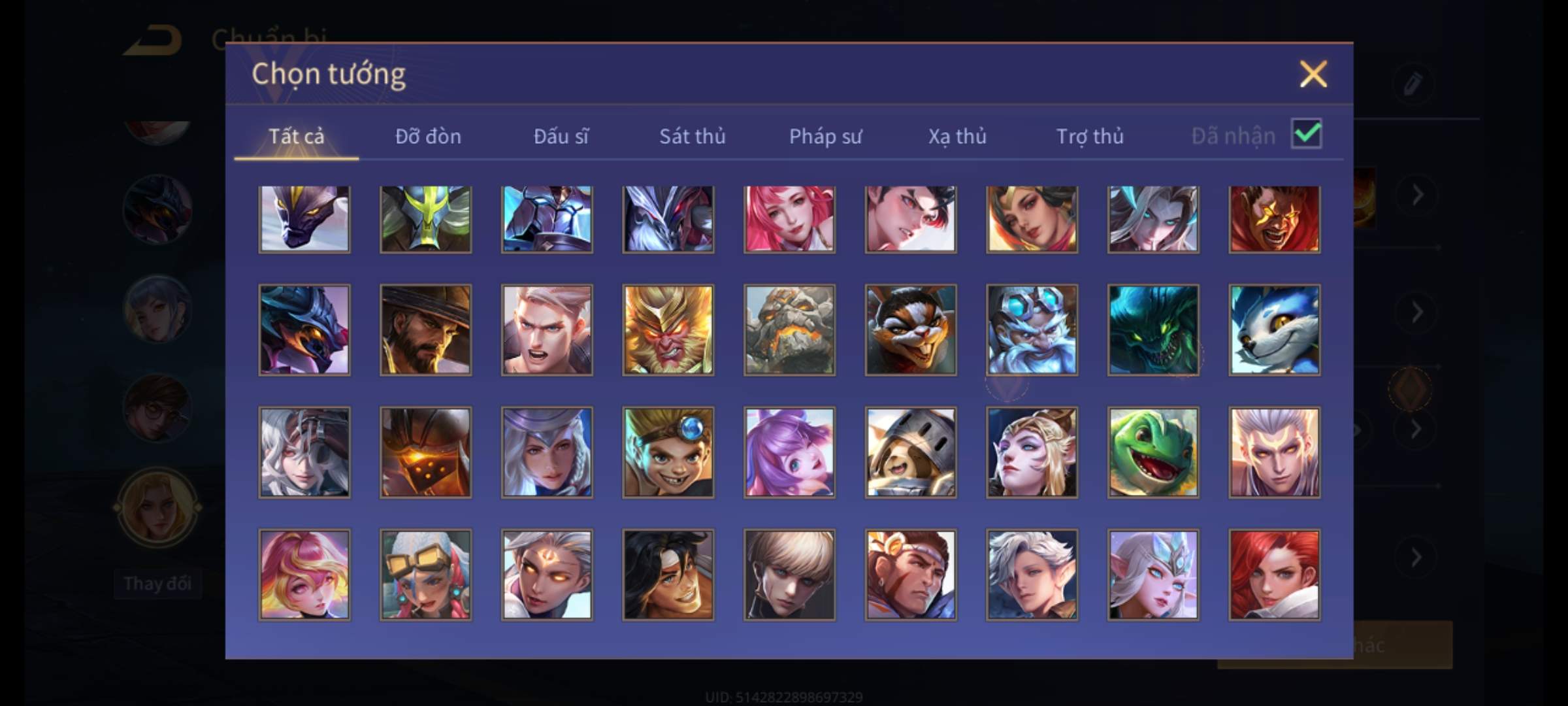Screen dimensions: 1568x706
Task: Toggle the Đã nhận checkbox
Action: [1306, 134]
